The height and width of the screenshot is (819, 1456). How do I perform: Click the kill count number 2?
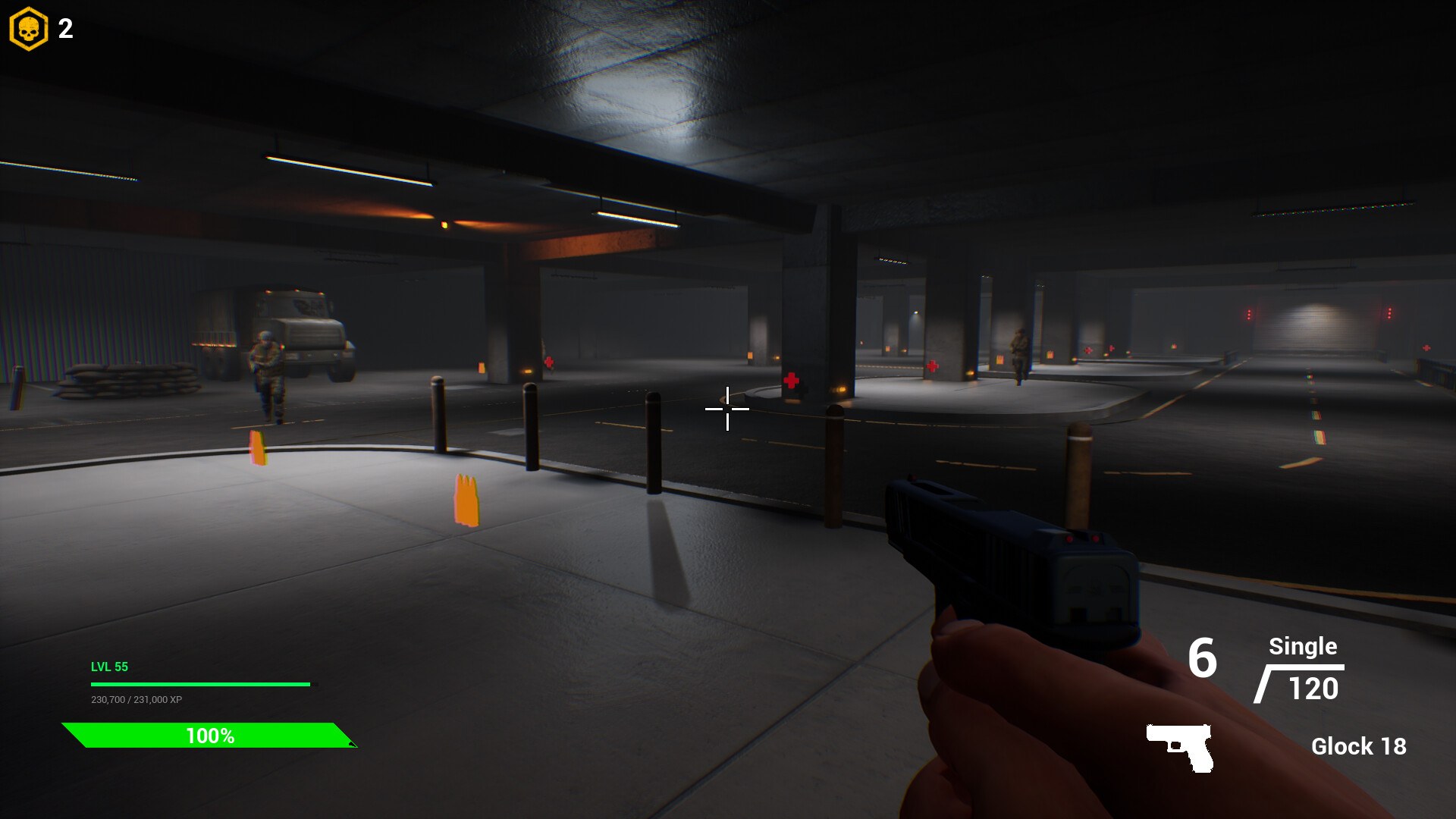64,29
